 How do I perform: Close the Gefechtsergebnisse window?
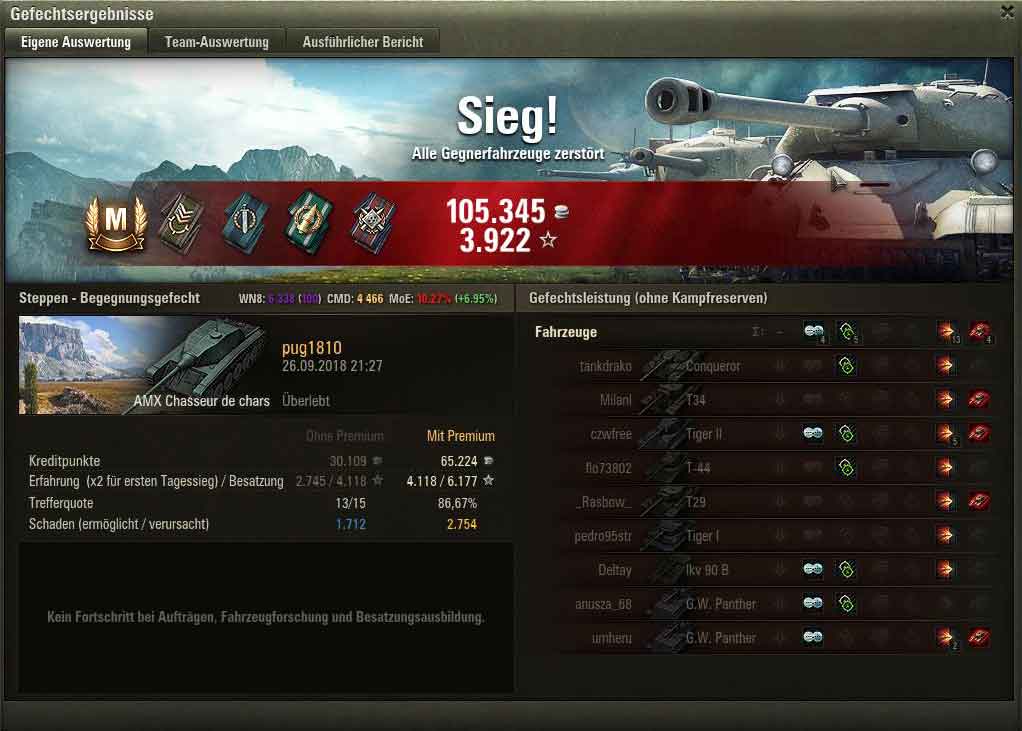click(1006, 12)
